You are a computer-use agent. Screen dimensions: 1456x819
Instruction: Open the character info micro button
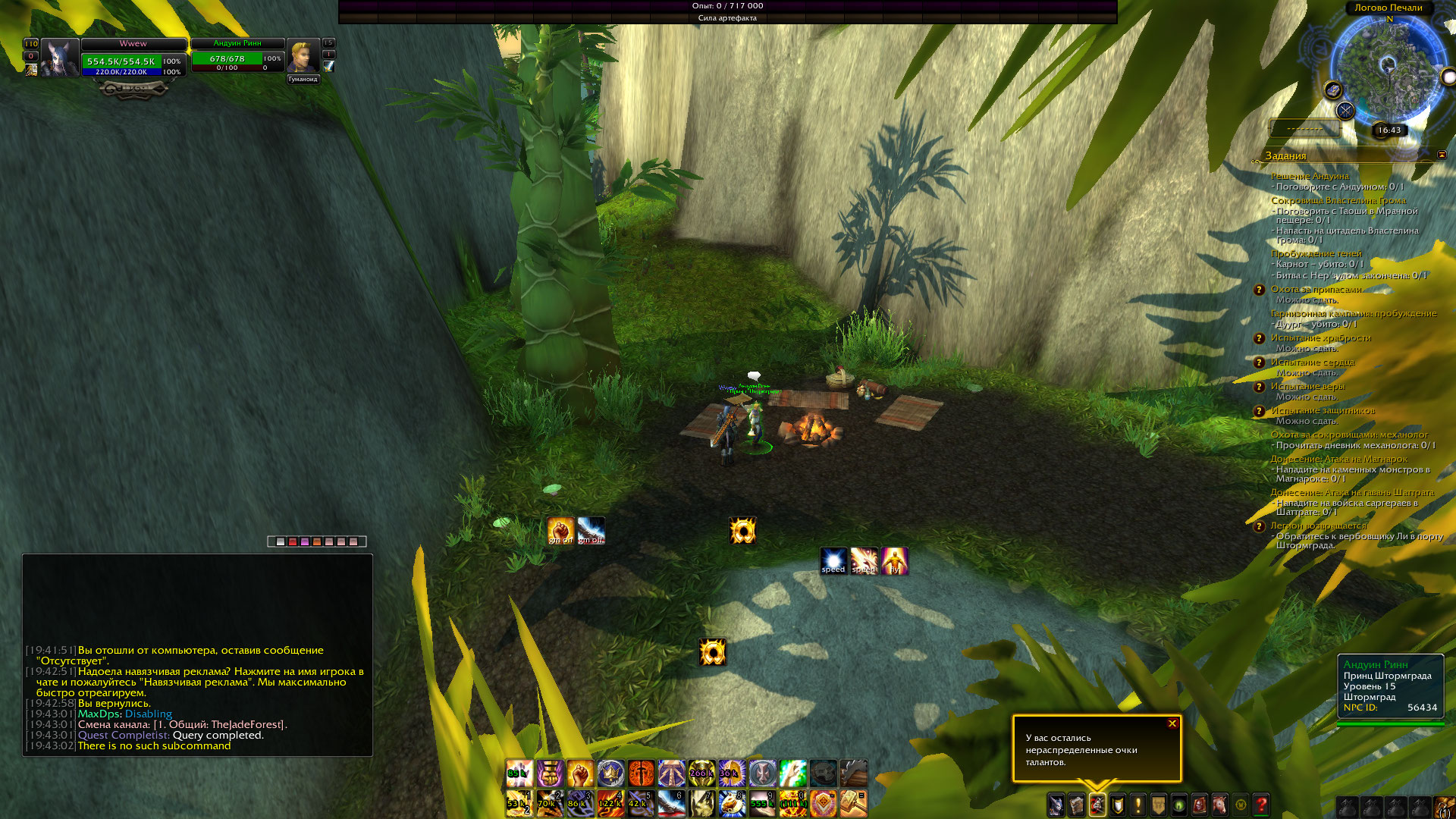click(x=1056, y=805)
